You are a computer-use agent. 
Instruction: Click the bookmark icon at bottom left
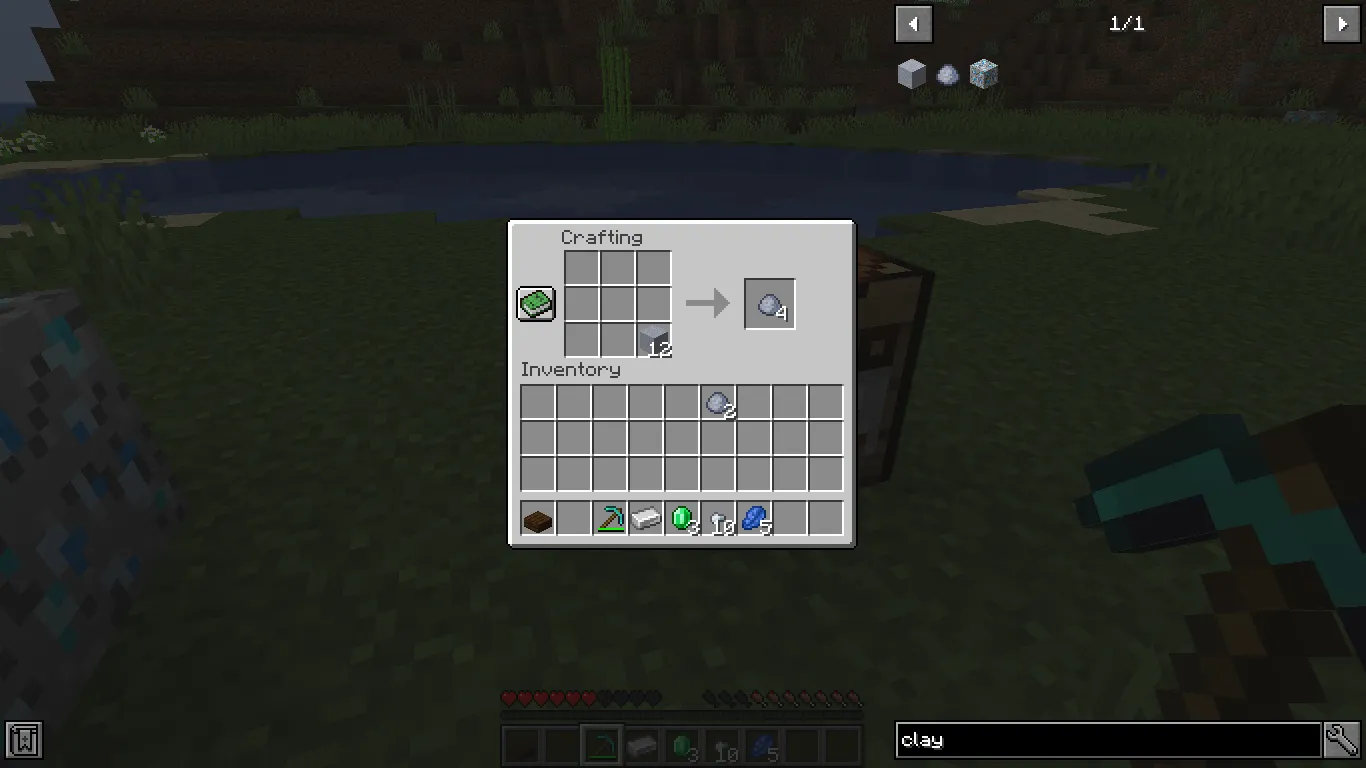[23, 740]
